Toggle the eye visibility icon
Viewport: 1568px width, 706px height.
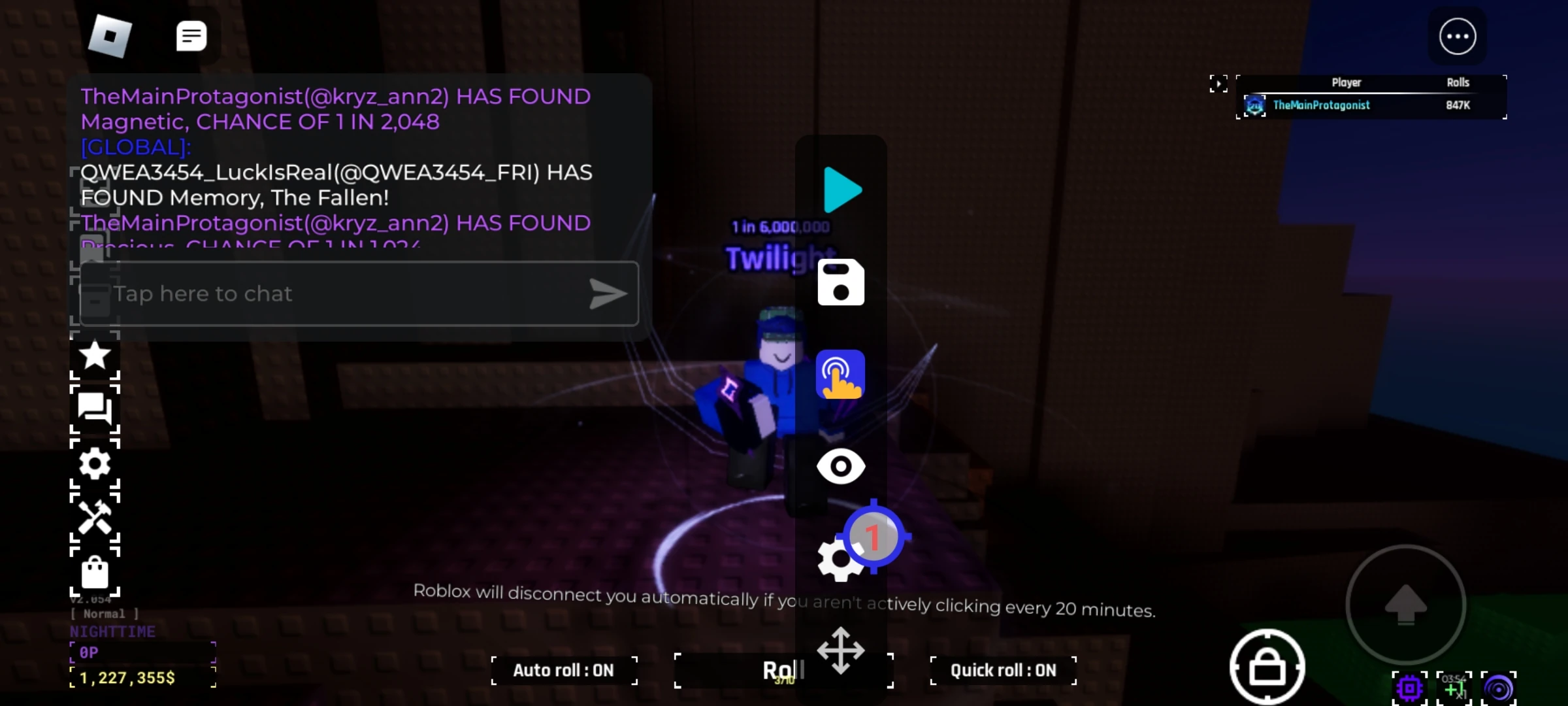[x=841, y=466]
